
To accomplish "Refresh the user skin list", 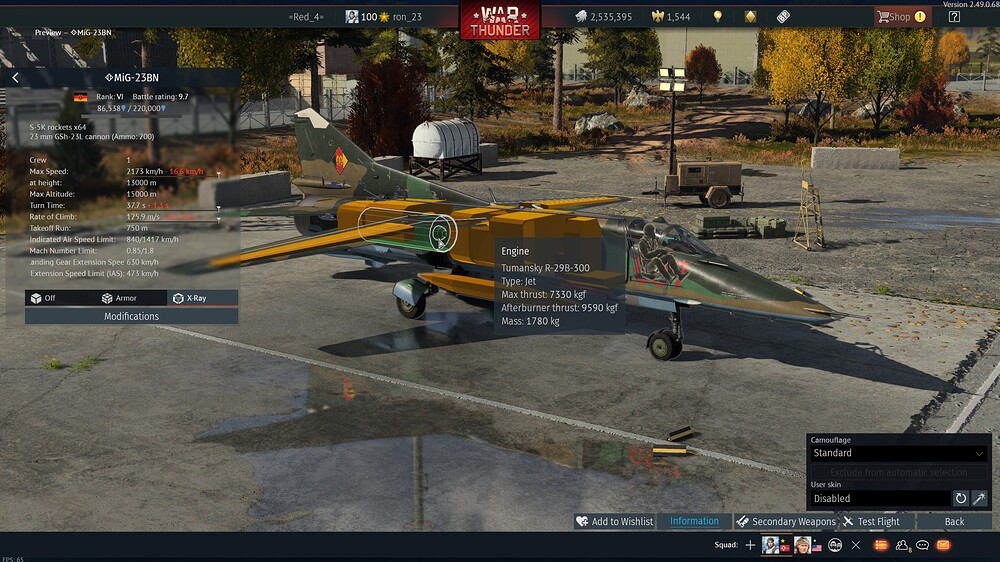I will point(961,498).
